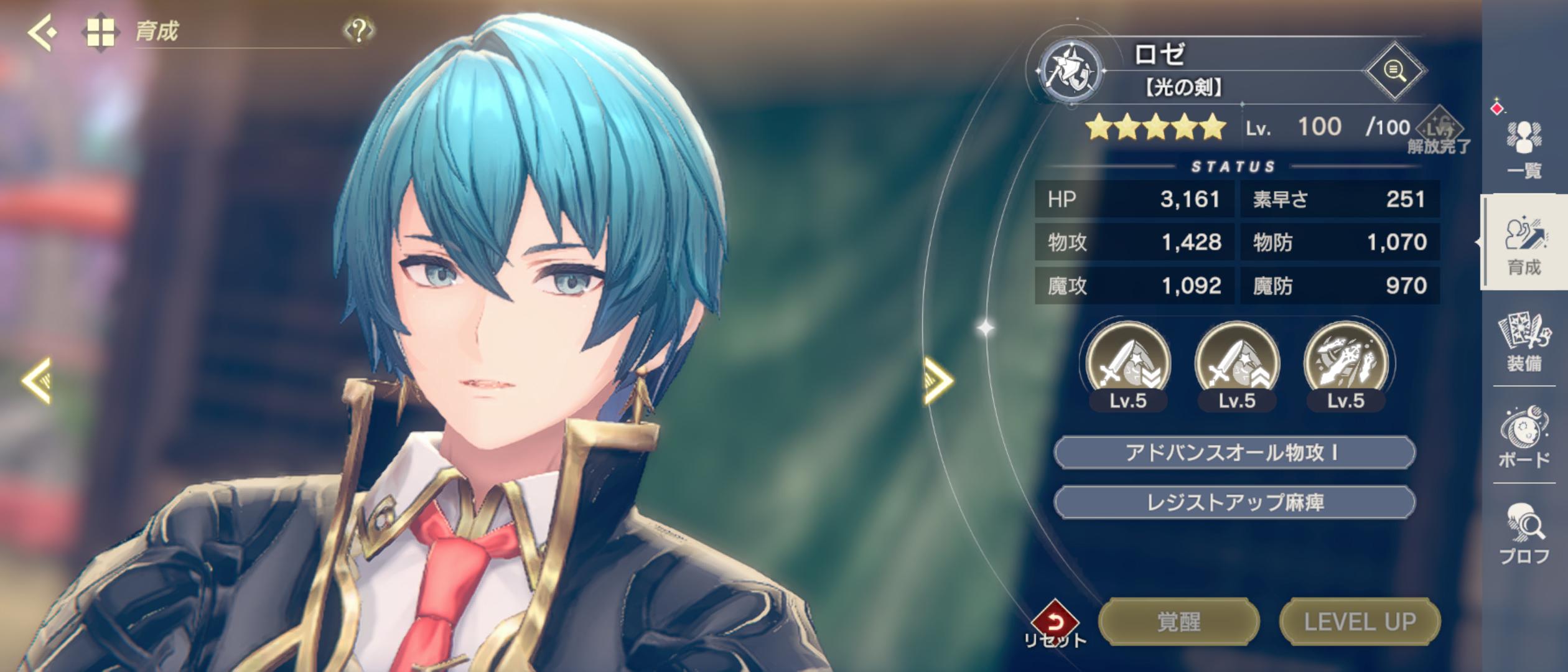Select the 育成 training tab
This screenshot has width=1568, height=672.
[1524, 245]
